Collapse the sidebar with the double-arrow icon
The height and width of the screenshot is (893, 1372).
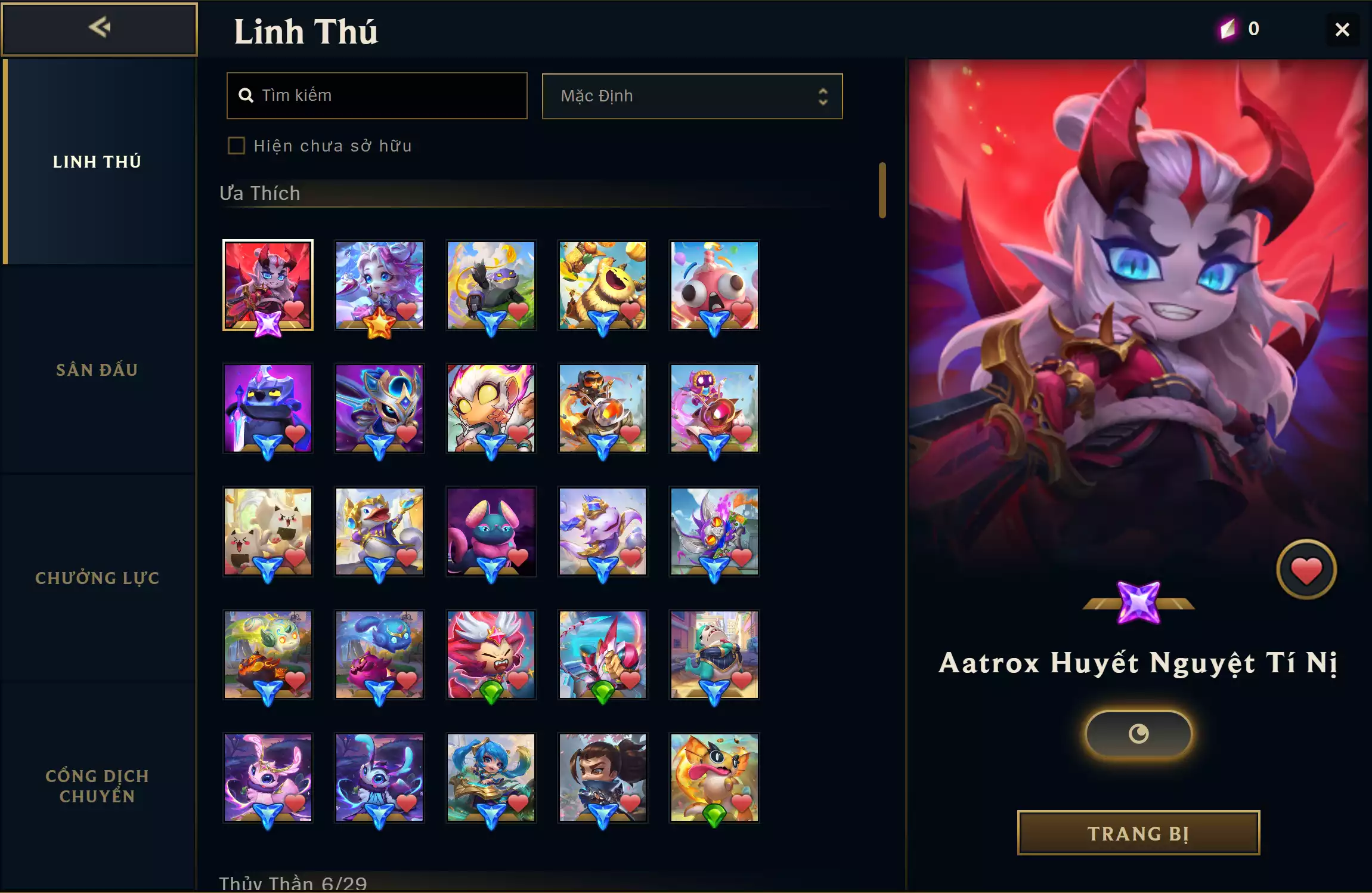coord(100,27)
